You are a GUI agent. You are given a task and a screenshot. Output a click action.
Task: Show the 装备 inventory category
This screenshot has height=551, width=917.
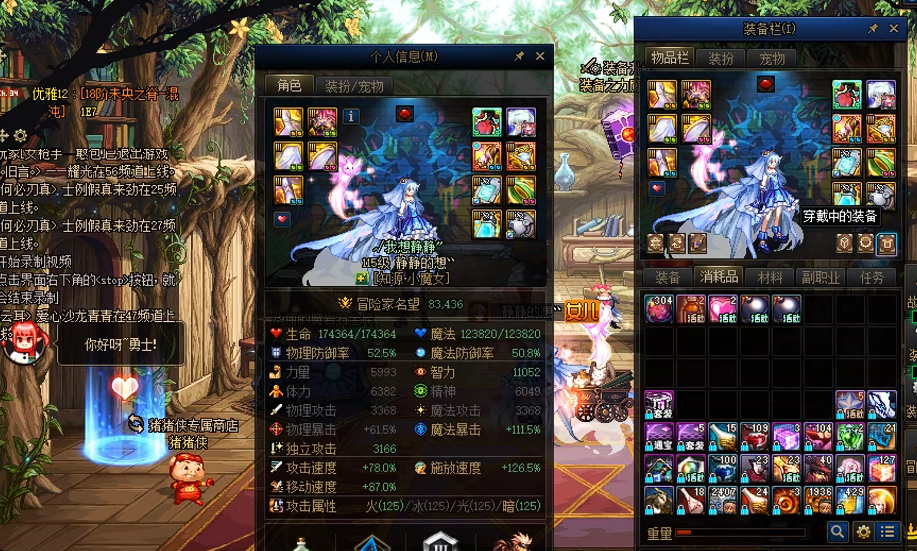tap(667, 278)
